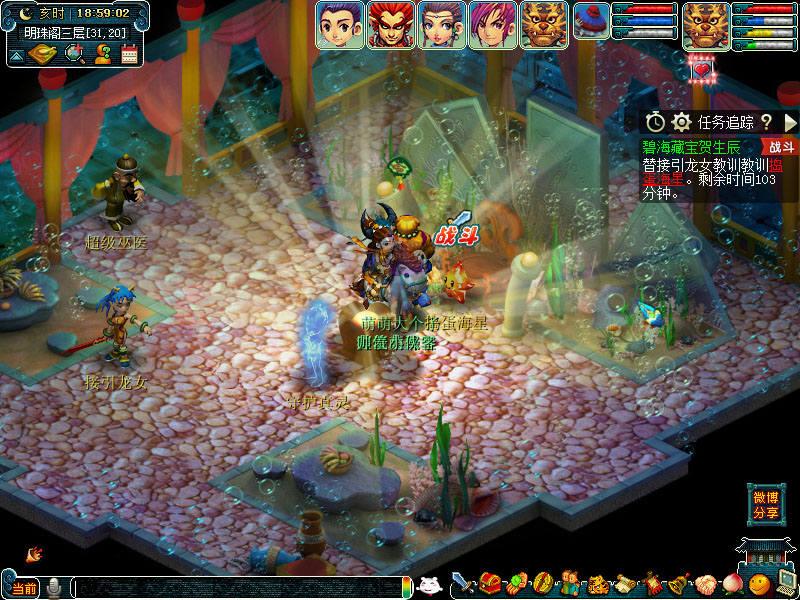The height and width of the screenshot is (600, 800).
Task: Select the purple-haired boy party portrait
Action: pyautogui.click(x=340, y=24)
